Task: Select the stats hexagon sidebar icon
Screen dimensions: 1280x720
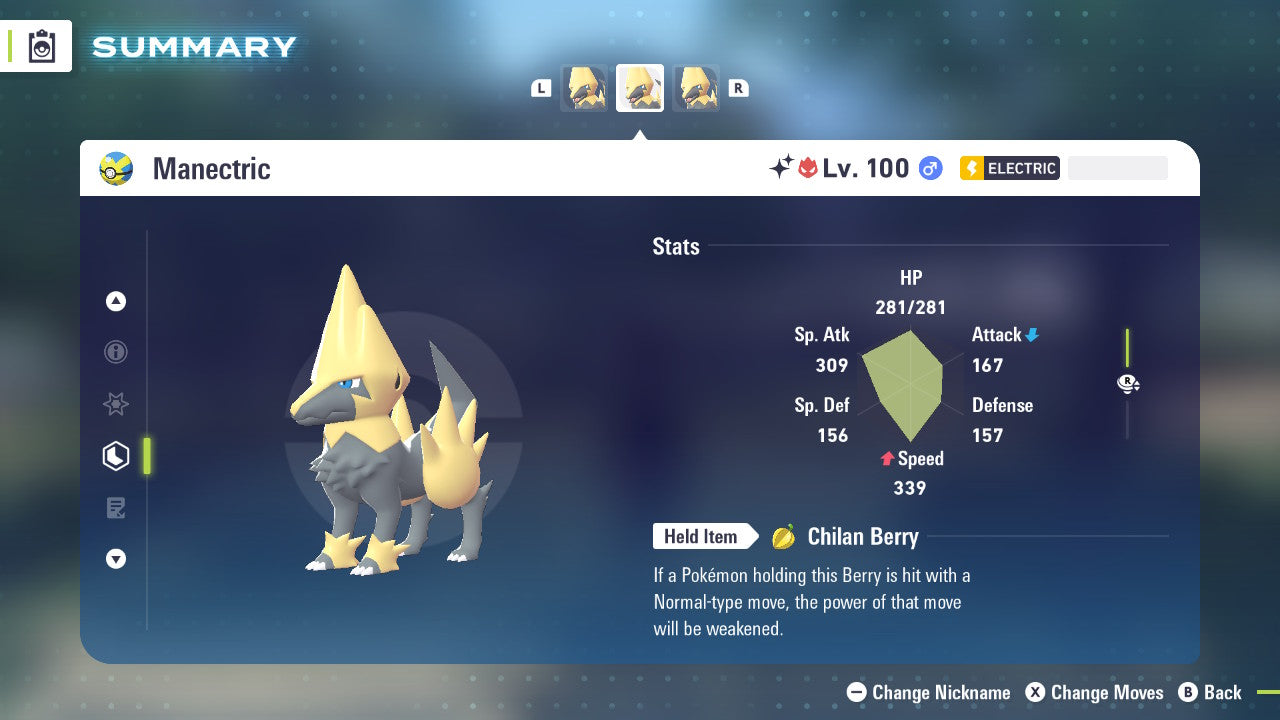Action: [x=116, y=456]
